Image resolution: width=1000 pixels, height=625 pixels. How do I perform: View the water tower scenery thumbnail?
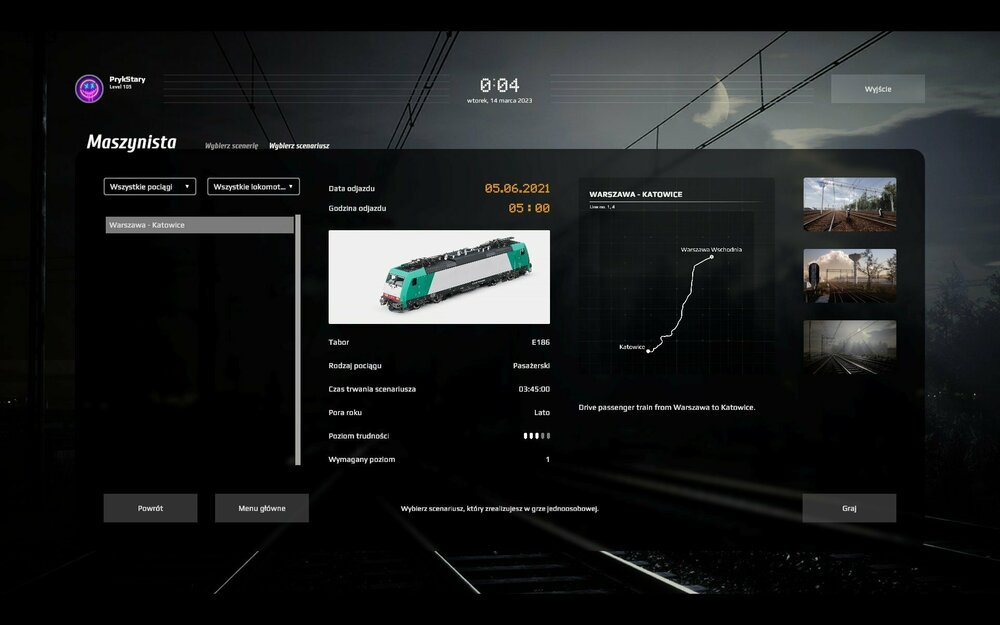click(849, 275)
